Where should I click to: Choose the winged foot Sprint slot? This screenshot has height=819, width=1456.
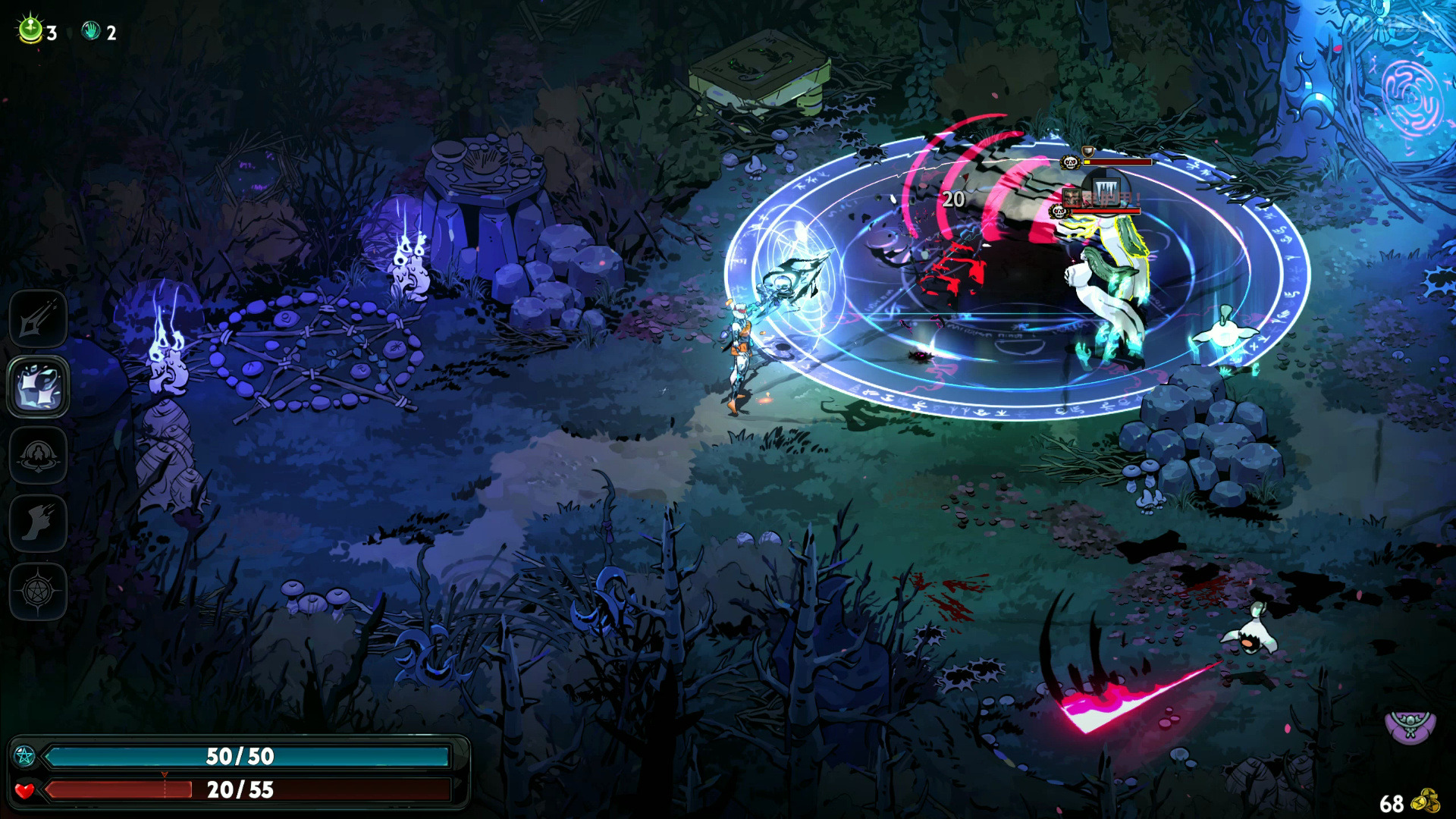38,523
